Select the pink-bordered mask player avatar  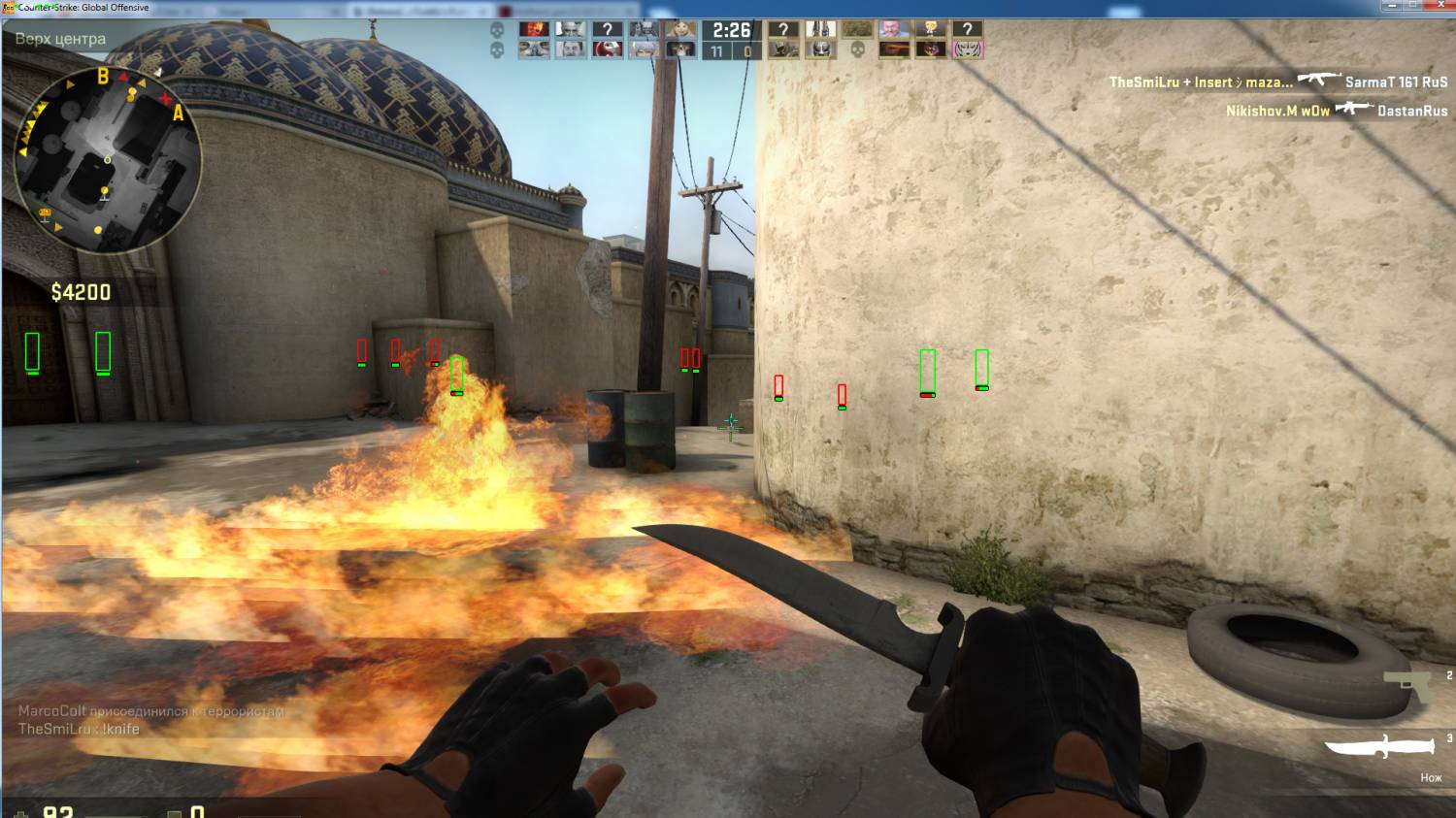(967, 49)
